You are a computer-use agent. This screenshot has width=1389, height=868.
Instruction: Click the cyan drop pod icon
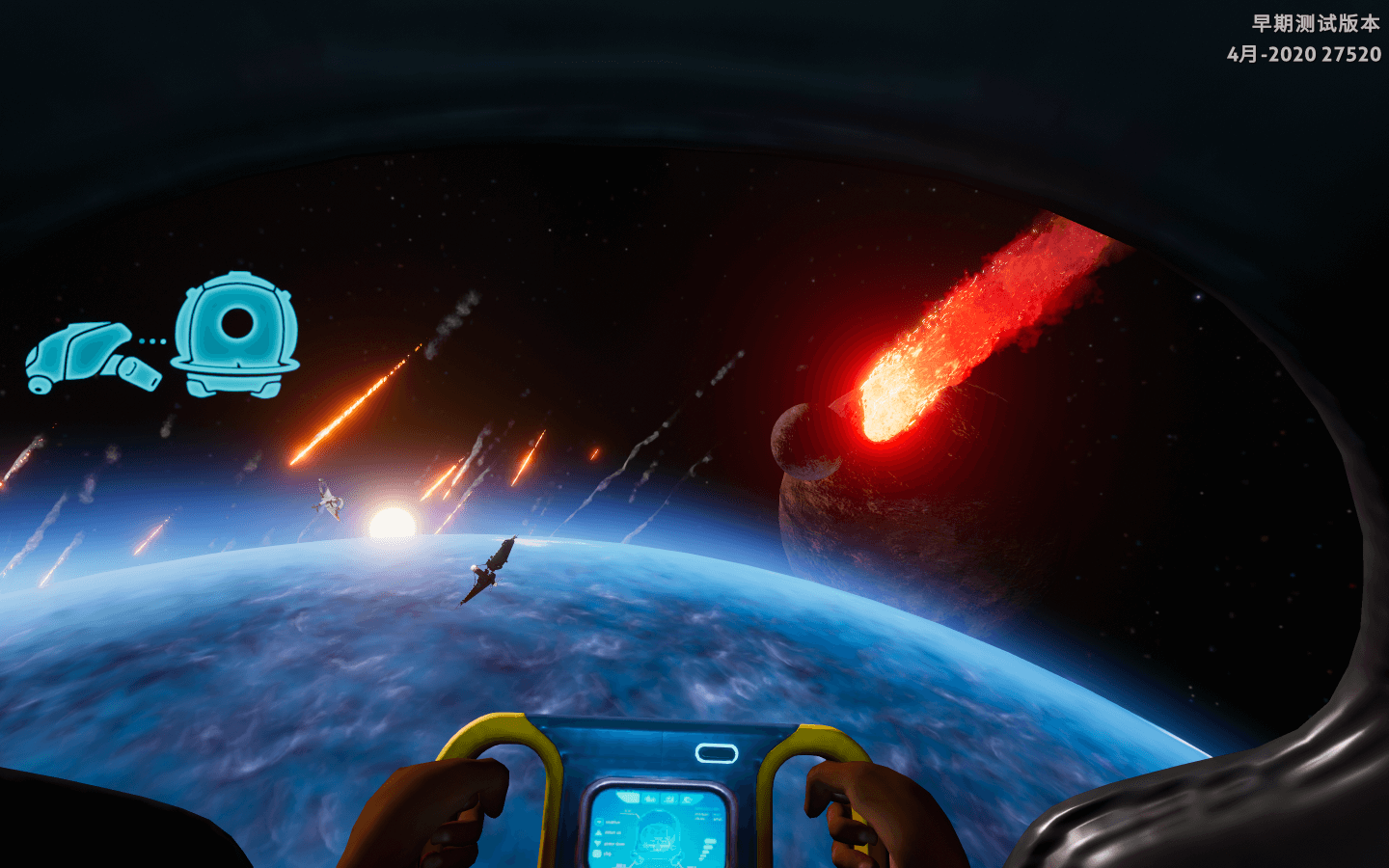[x=235, y=335]
